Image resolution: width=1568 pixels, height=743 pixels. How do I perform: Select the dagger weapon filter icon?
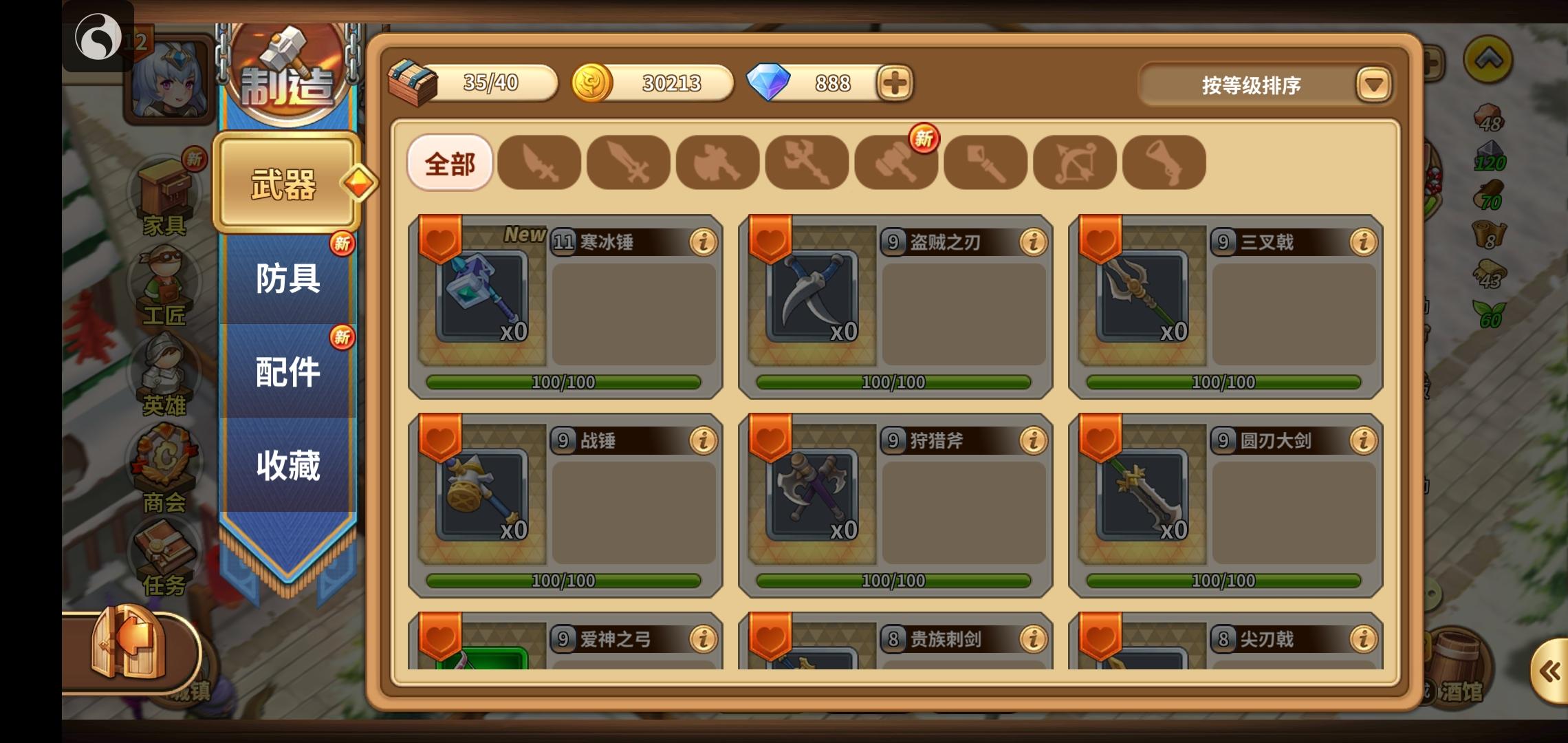[540, 162]
